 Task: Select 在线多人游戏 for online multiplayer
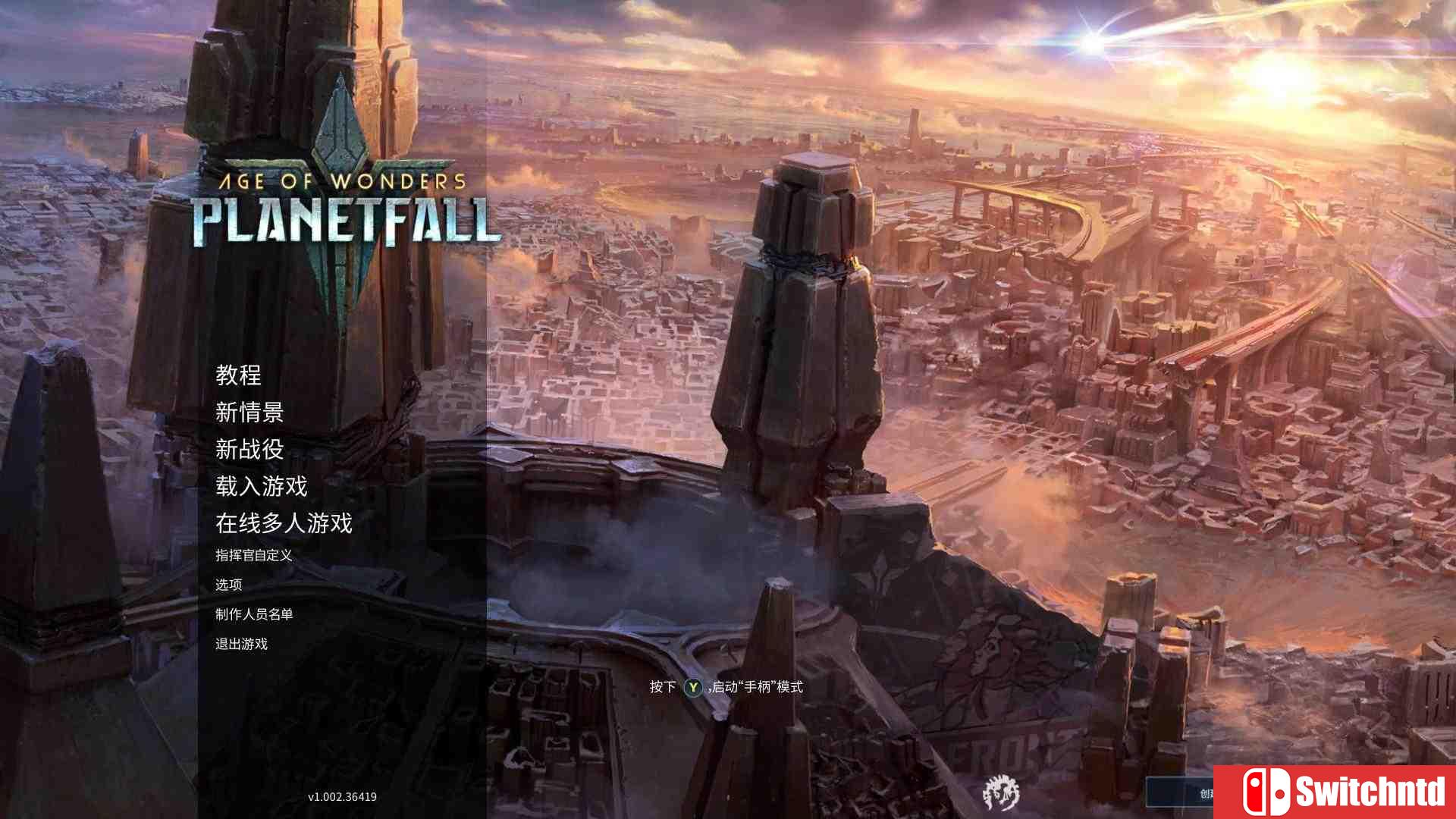pyautogui.click(x=284, y=524)
